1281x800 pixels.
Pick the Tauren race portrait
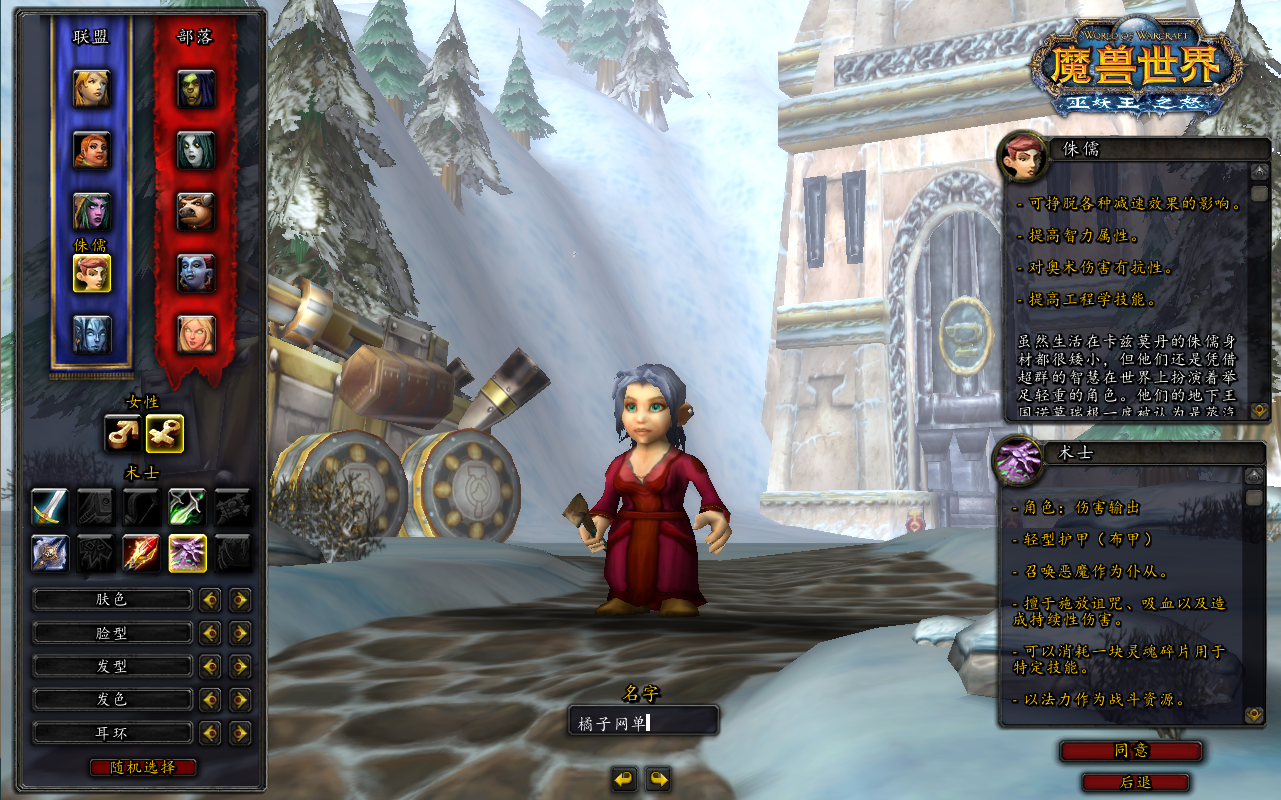tap(196, 212)
